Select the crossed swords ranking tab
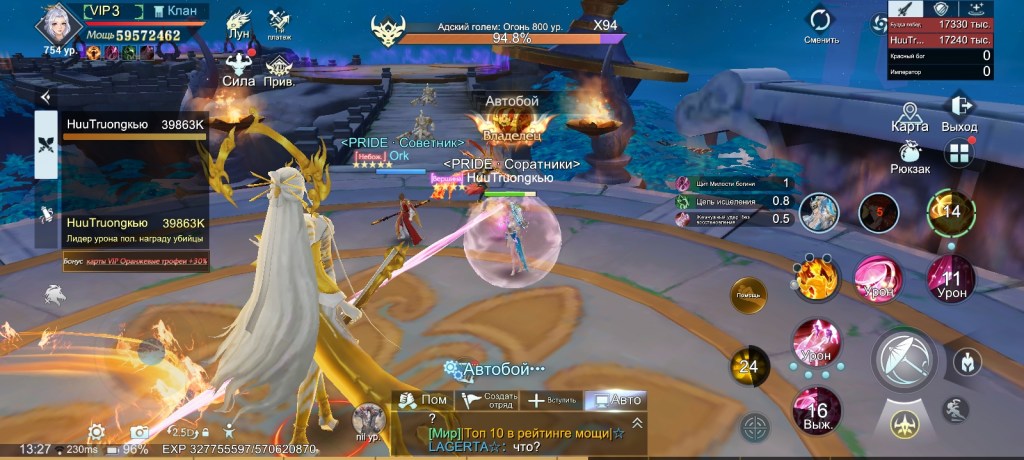Screen dimensions: 1024x460 [46, 142]
